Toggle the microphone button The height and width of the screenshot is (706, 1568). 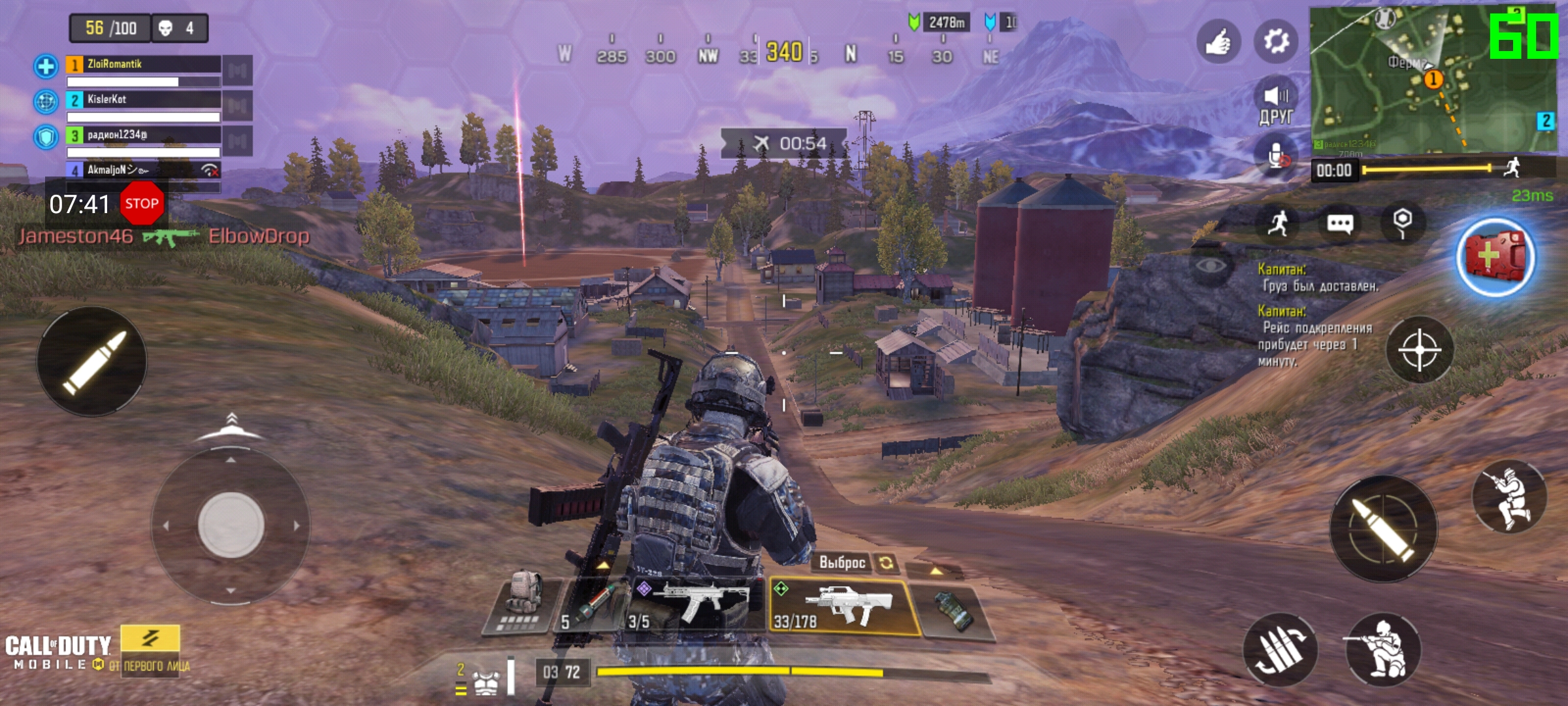[1275, 157]
